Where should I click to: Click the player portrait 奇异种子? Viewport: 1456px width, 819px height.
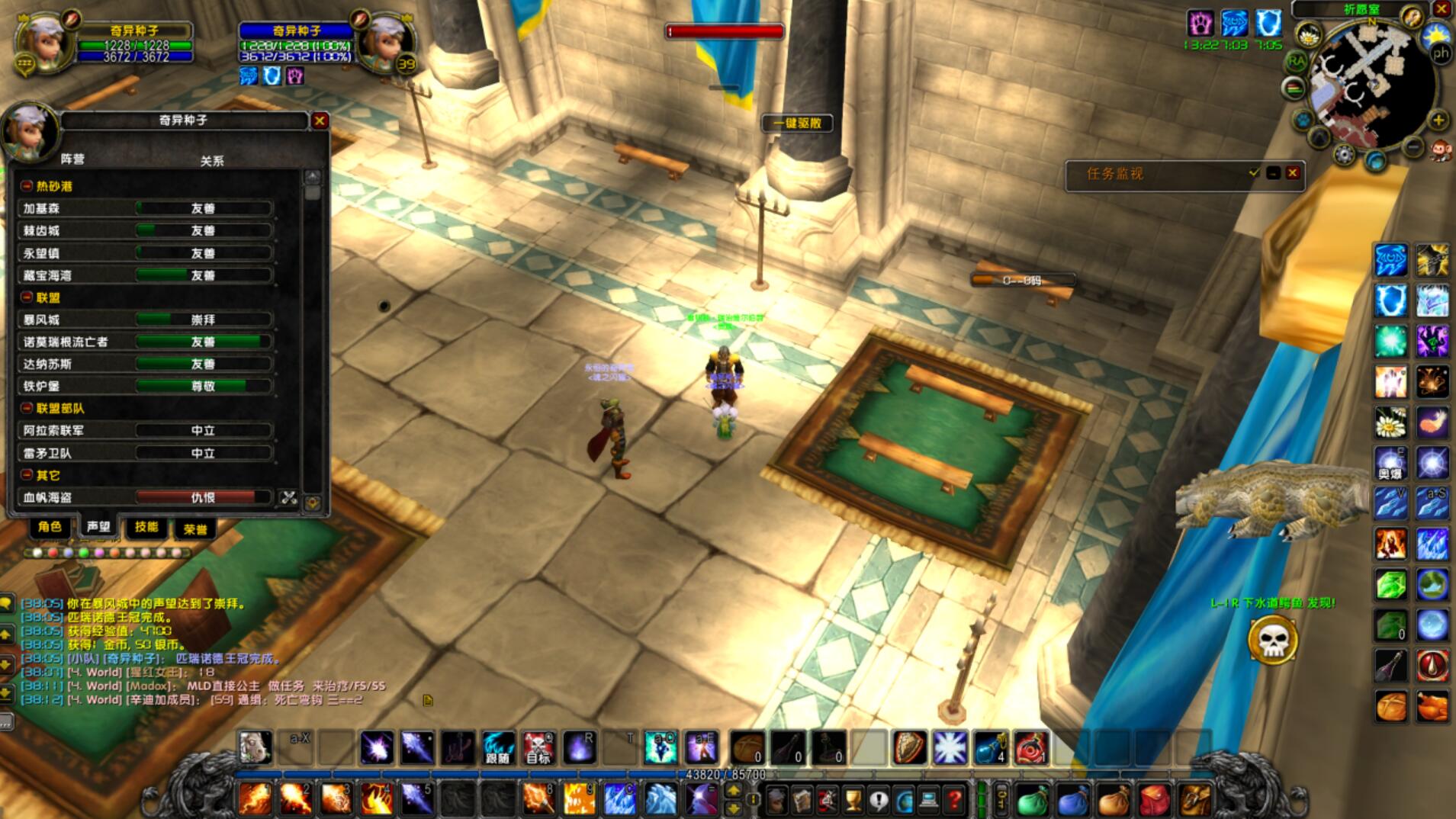[44, 42]
